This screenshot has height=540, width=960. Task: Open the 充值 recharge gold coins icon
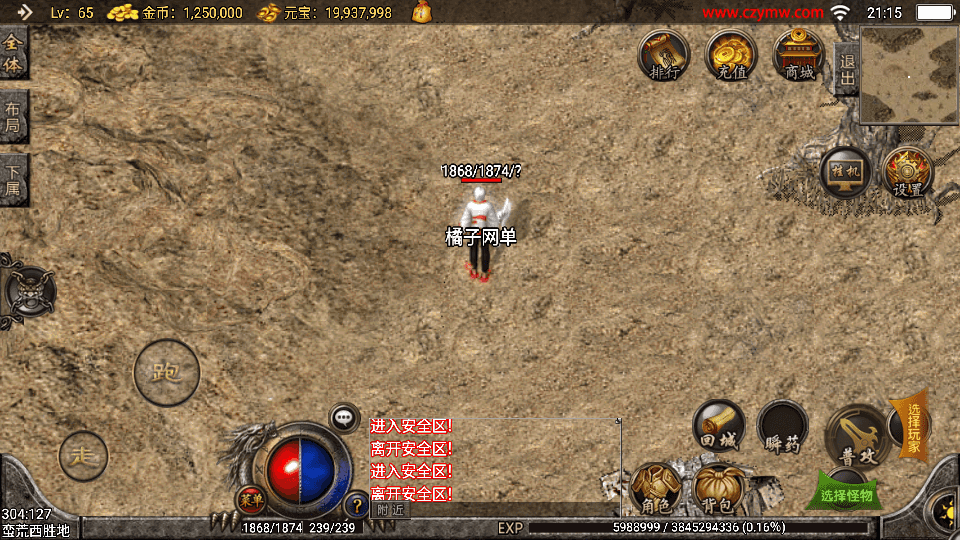[731, 56]
